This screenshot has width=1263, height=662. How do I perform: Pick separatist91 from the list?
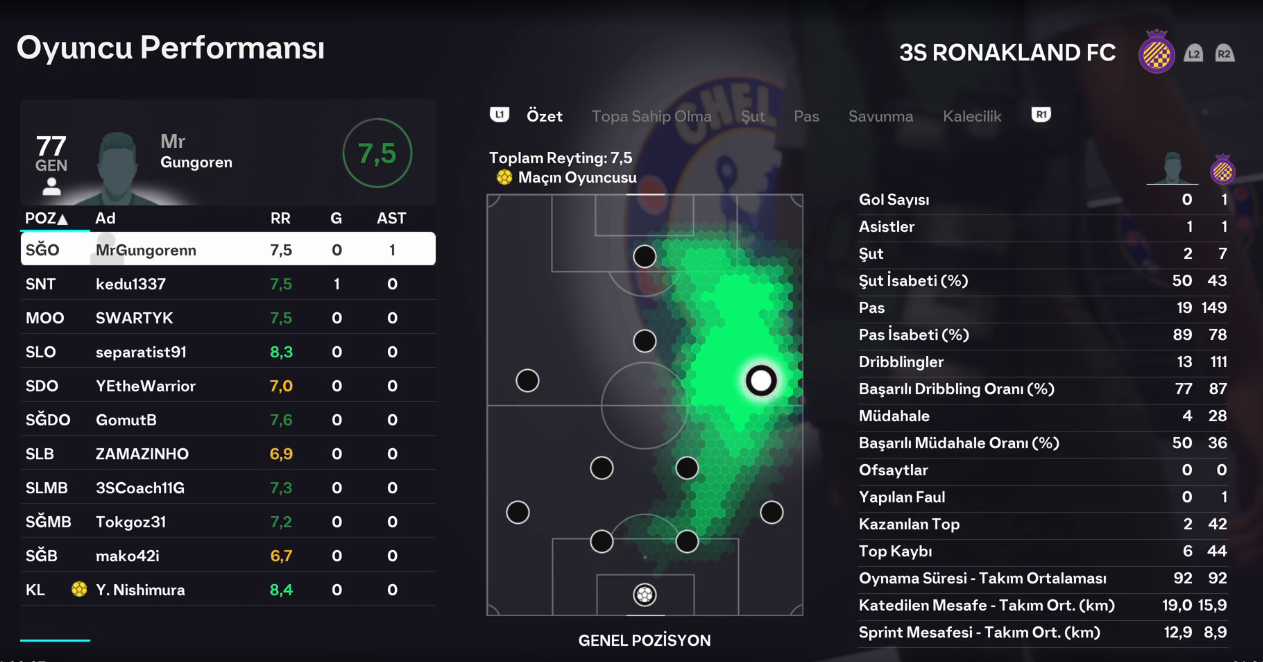click(x=228, y=352)
